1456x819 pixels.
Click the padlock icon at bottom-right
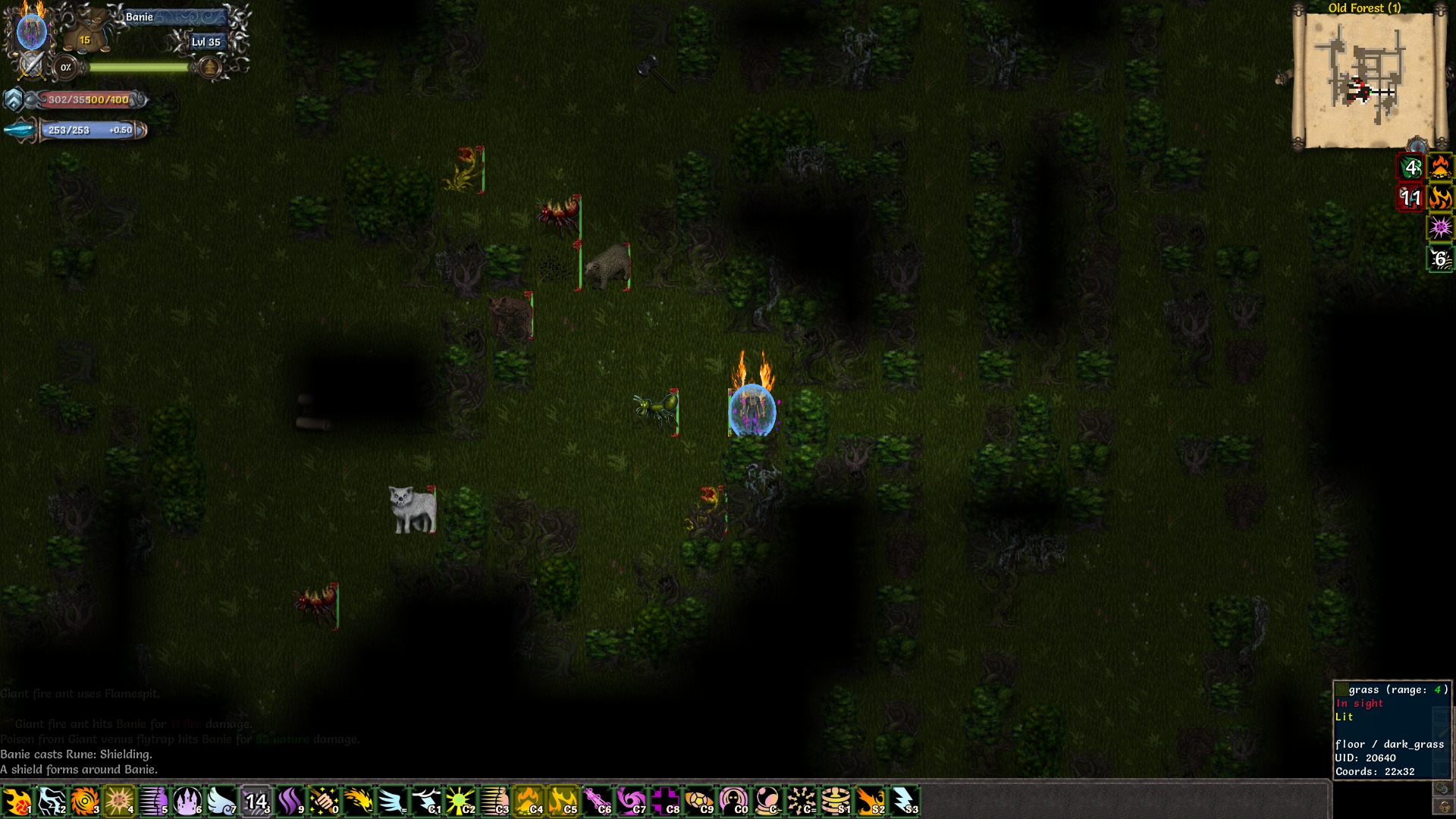click(x=1444, y=807)
